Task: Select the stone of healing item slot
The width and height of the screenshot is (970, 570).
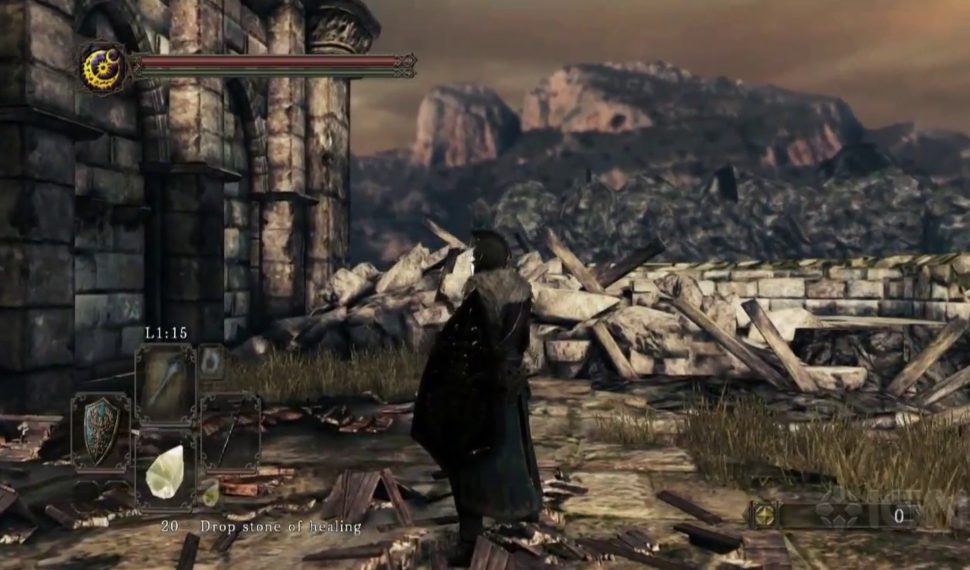Action: tap(165, 471)
